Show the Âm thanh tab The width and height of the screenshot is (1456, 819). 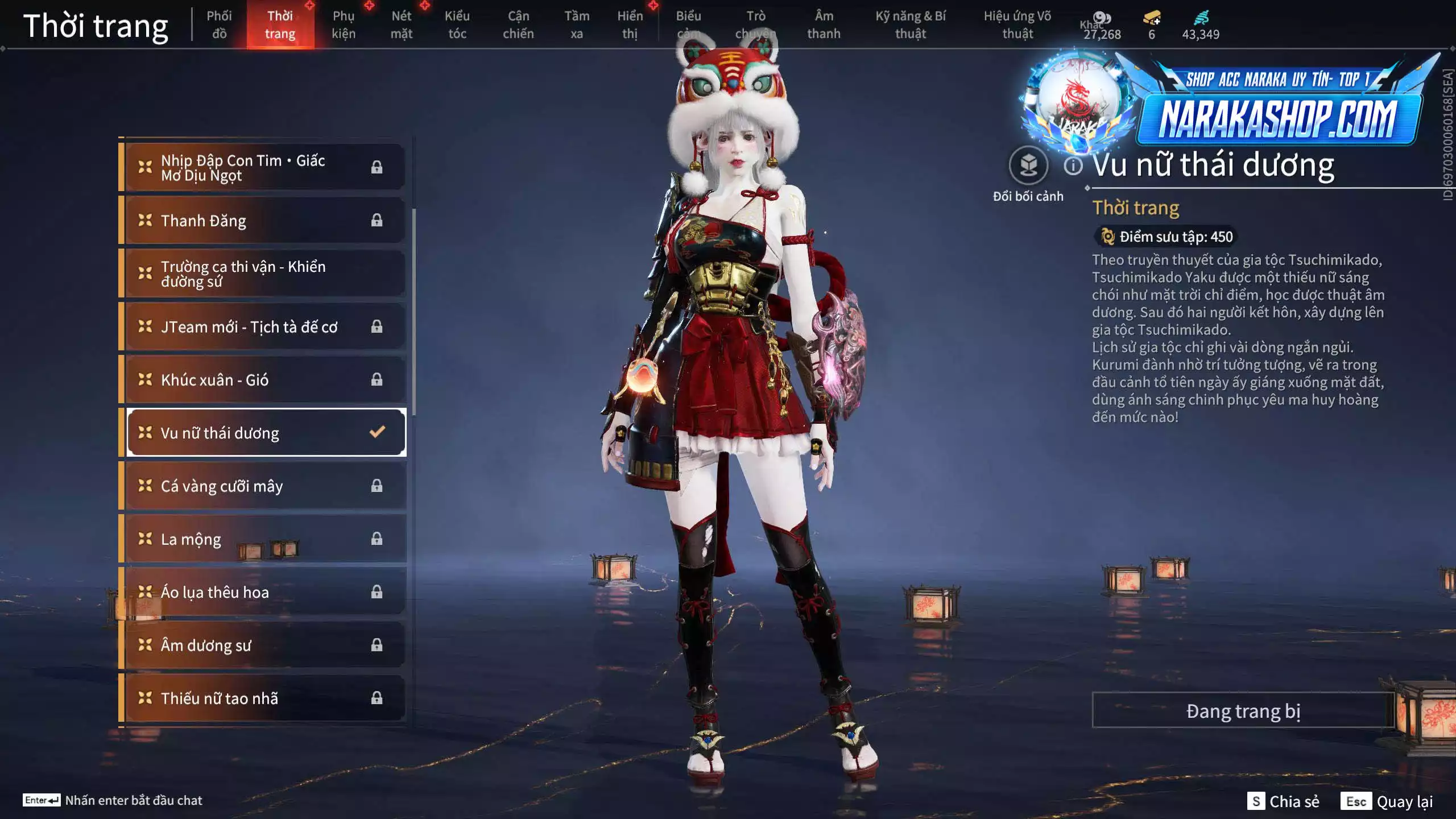[x=823, y=25]
